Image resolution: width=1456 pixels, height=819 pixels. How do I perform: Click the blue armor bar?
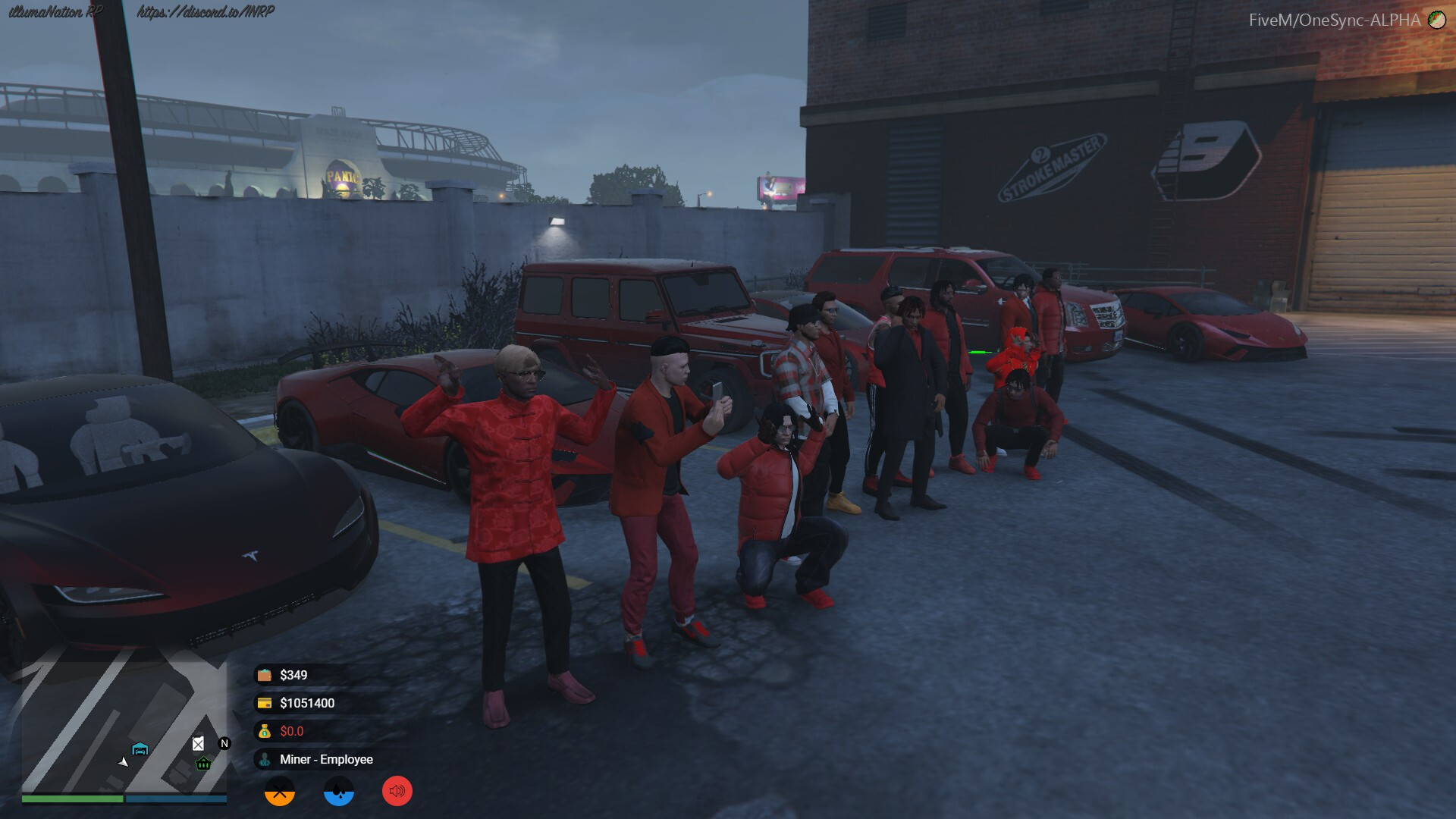pos(176,799)
